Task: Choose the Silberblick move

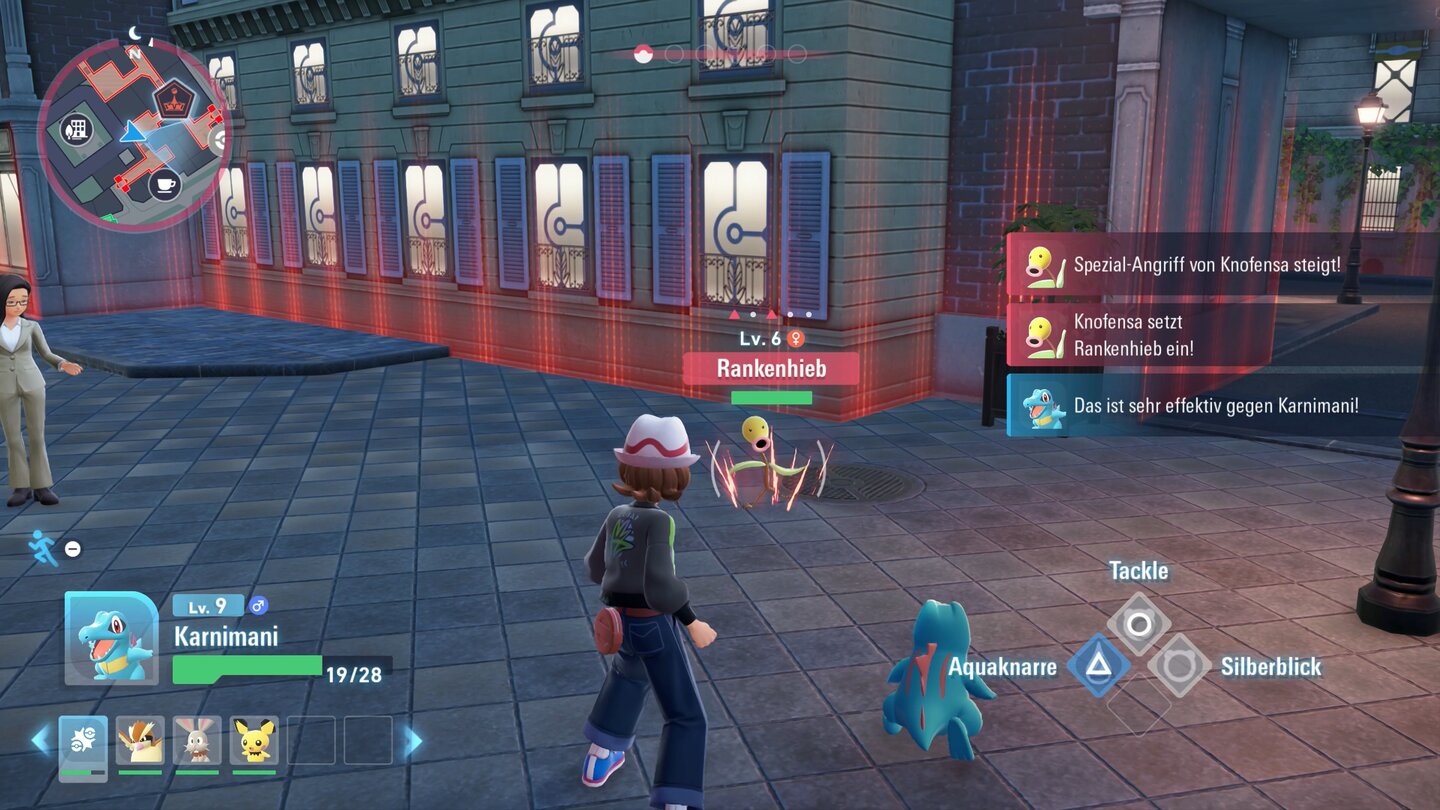Action: coord(1181,666)
